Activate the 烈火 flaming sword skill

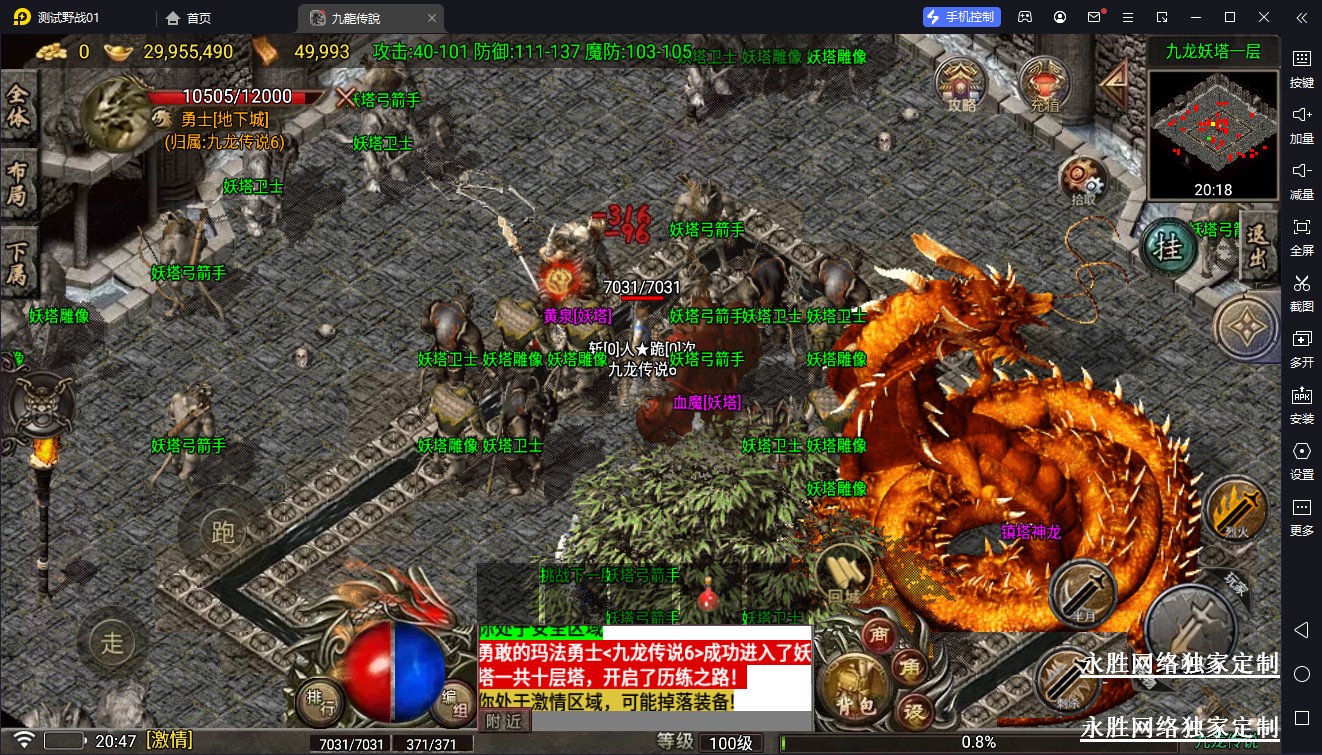pyautogui.click(x=1236, y=509)
